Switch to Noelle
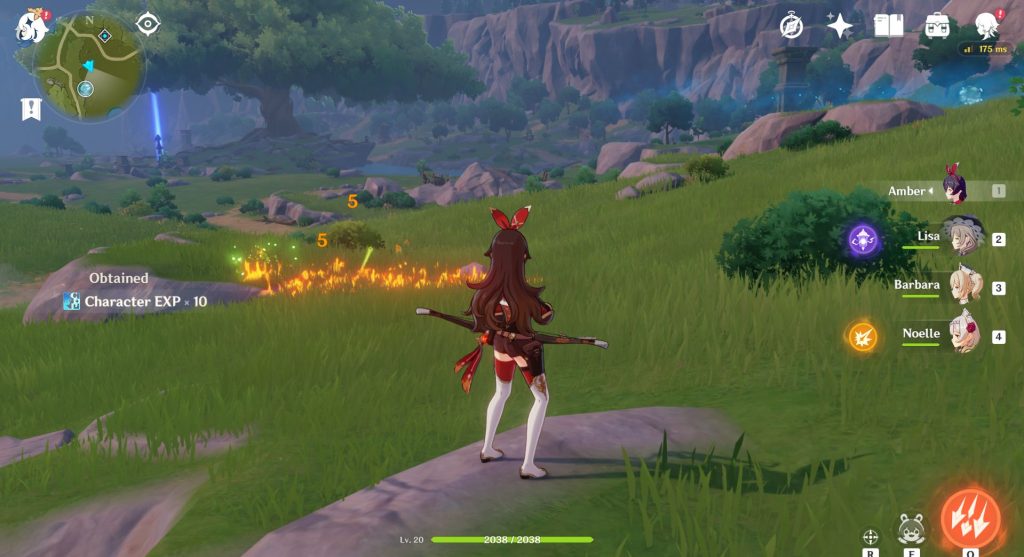 pos(964,334)
